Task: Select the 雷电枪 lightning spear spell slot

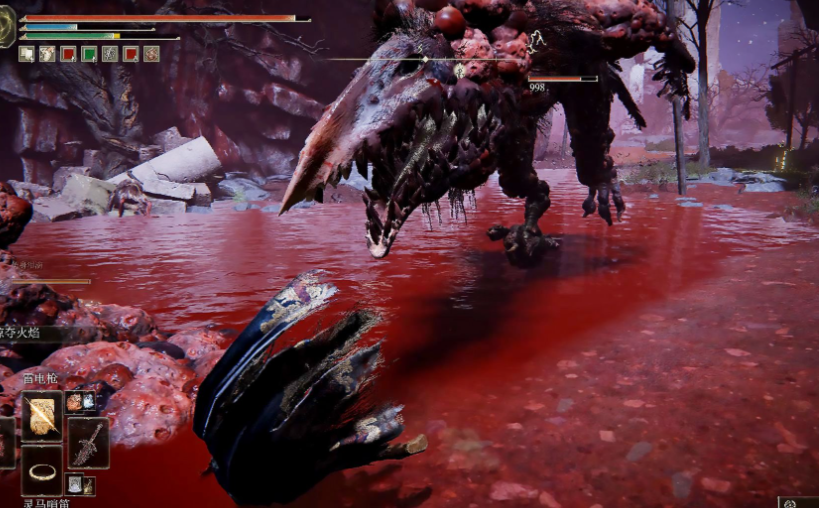Action: pos(42,416)
